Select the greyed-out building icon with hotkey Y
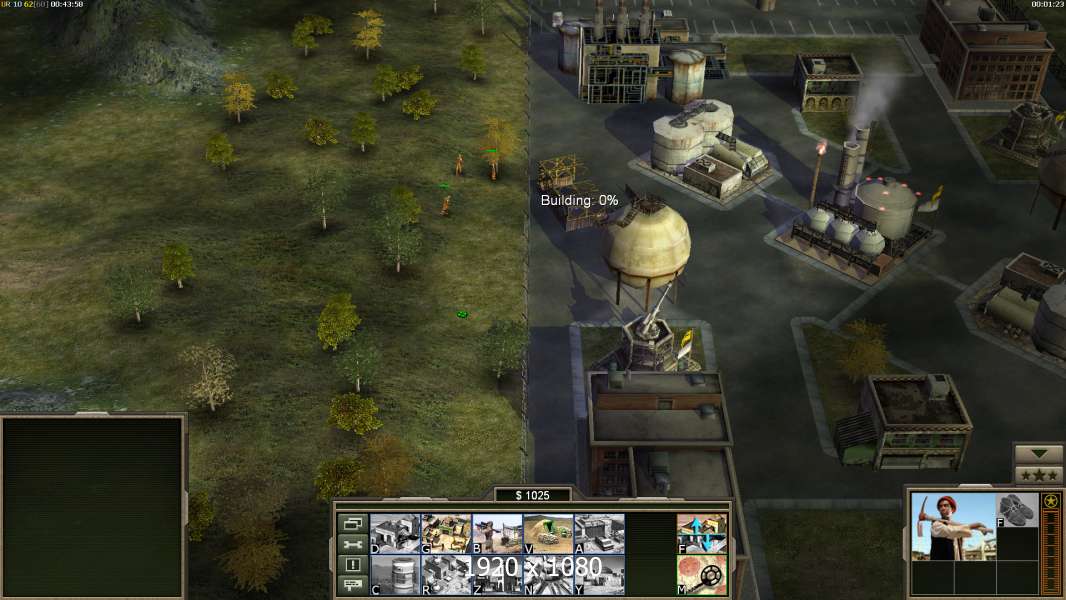The height and width of the screenshot is (600, 1066). point(599,575)
